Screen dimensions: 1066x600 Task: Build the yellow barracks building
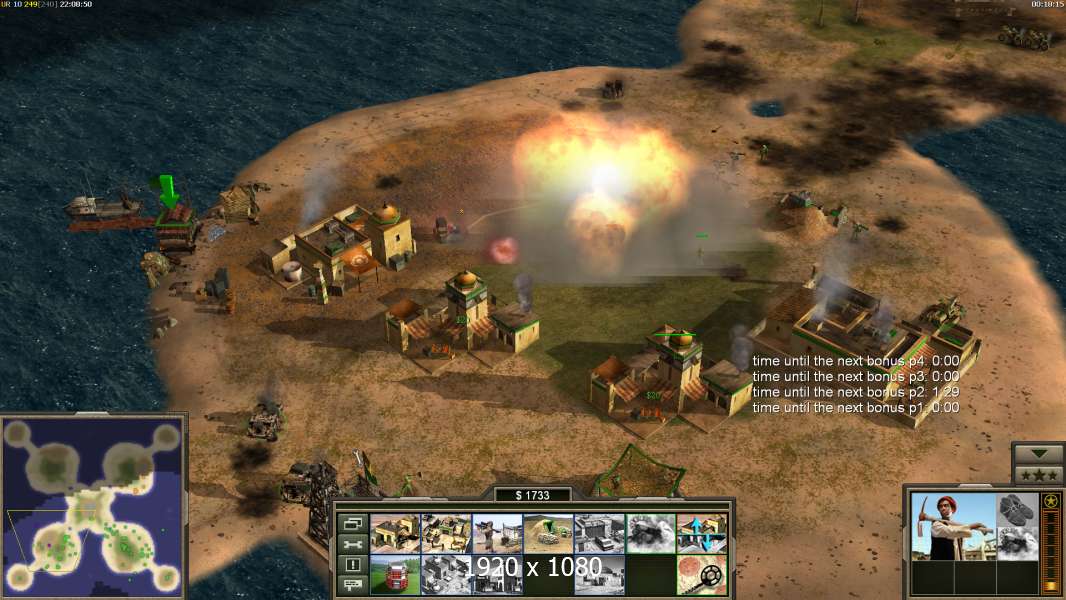pos(395,533)
